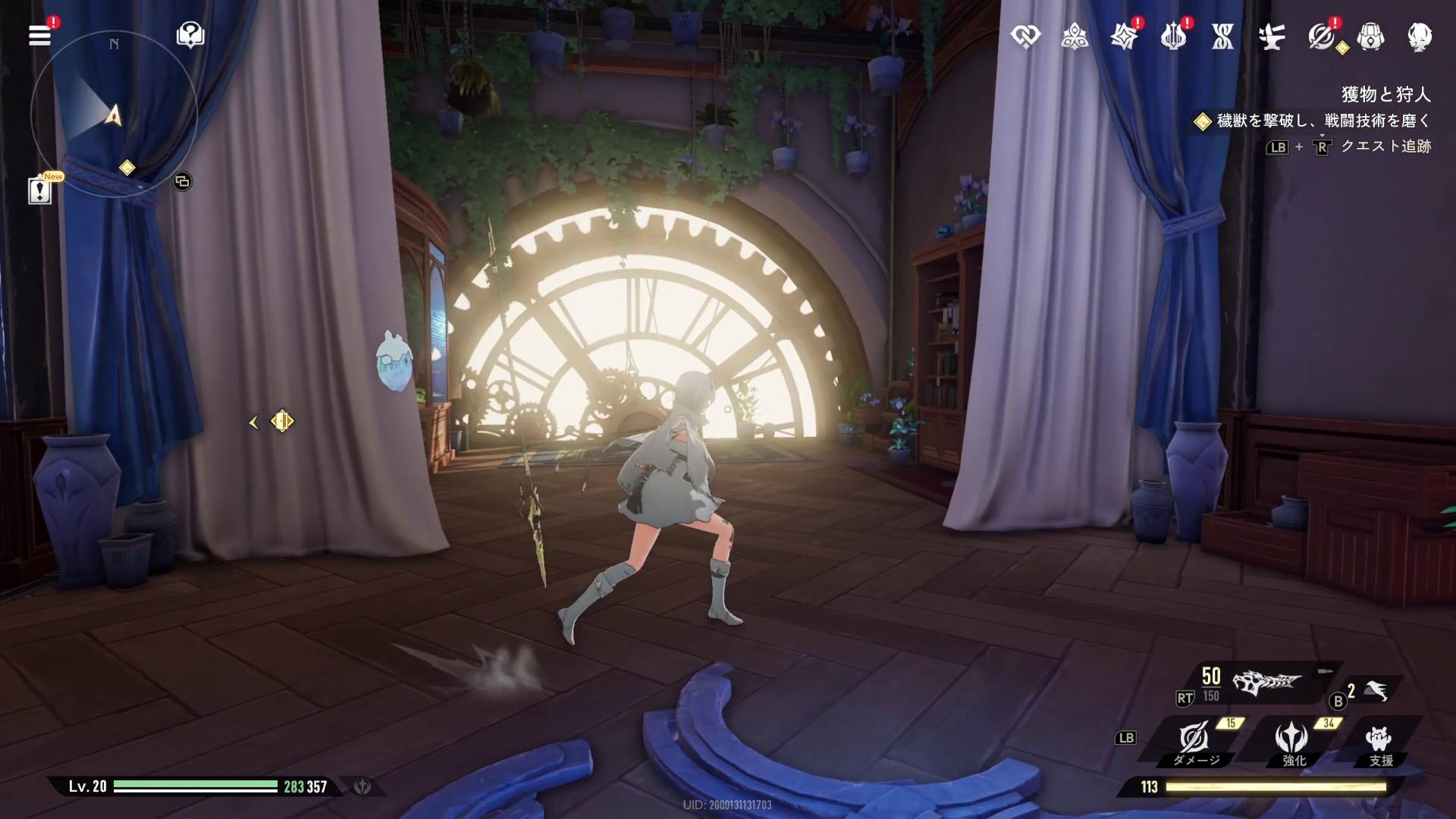
Task: Click the overlapping-windows button beside the minimap
Action: (182, 181)
